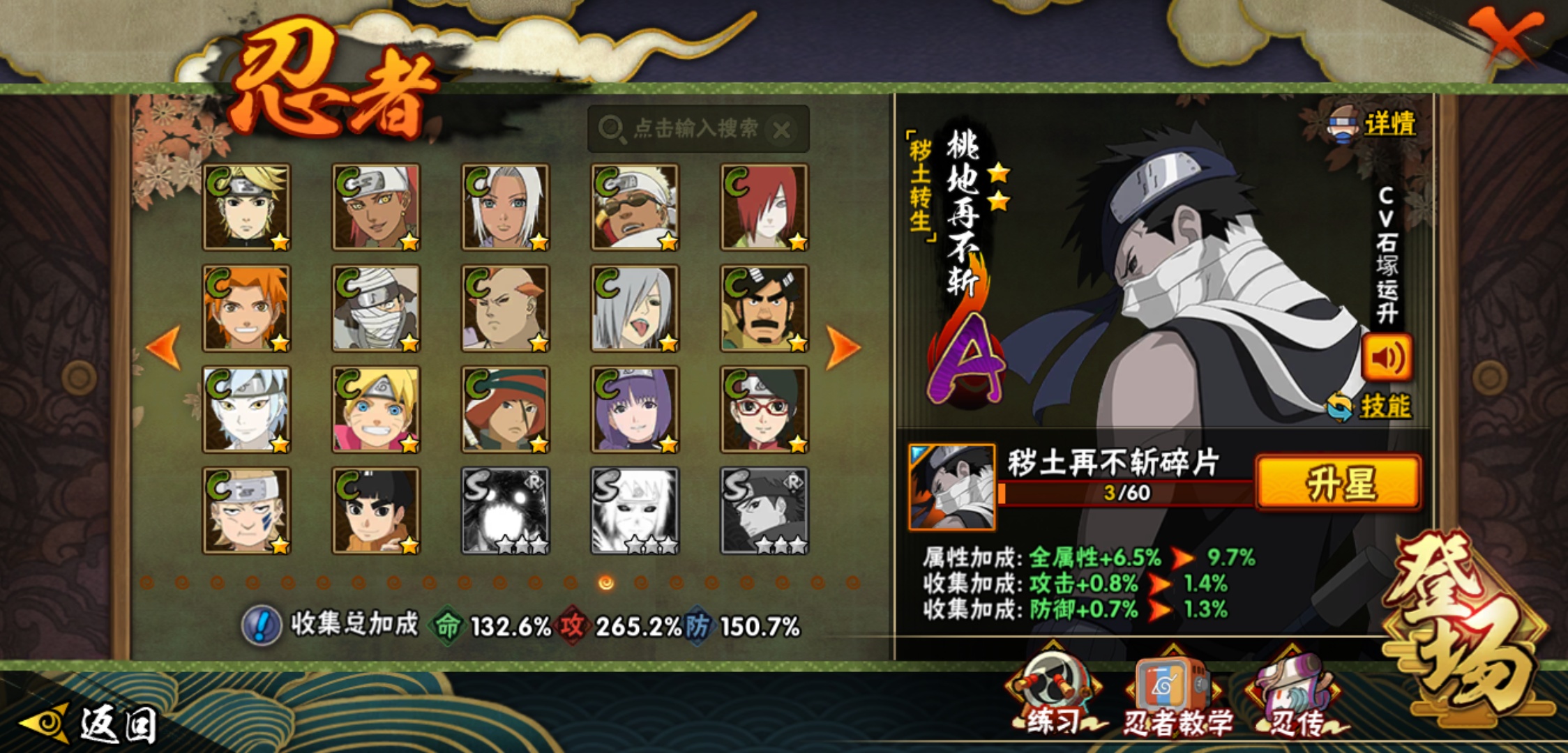Choose the bandaged-face ninja portrait
1568x753 pixels.
tap(376, 308)
